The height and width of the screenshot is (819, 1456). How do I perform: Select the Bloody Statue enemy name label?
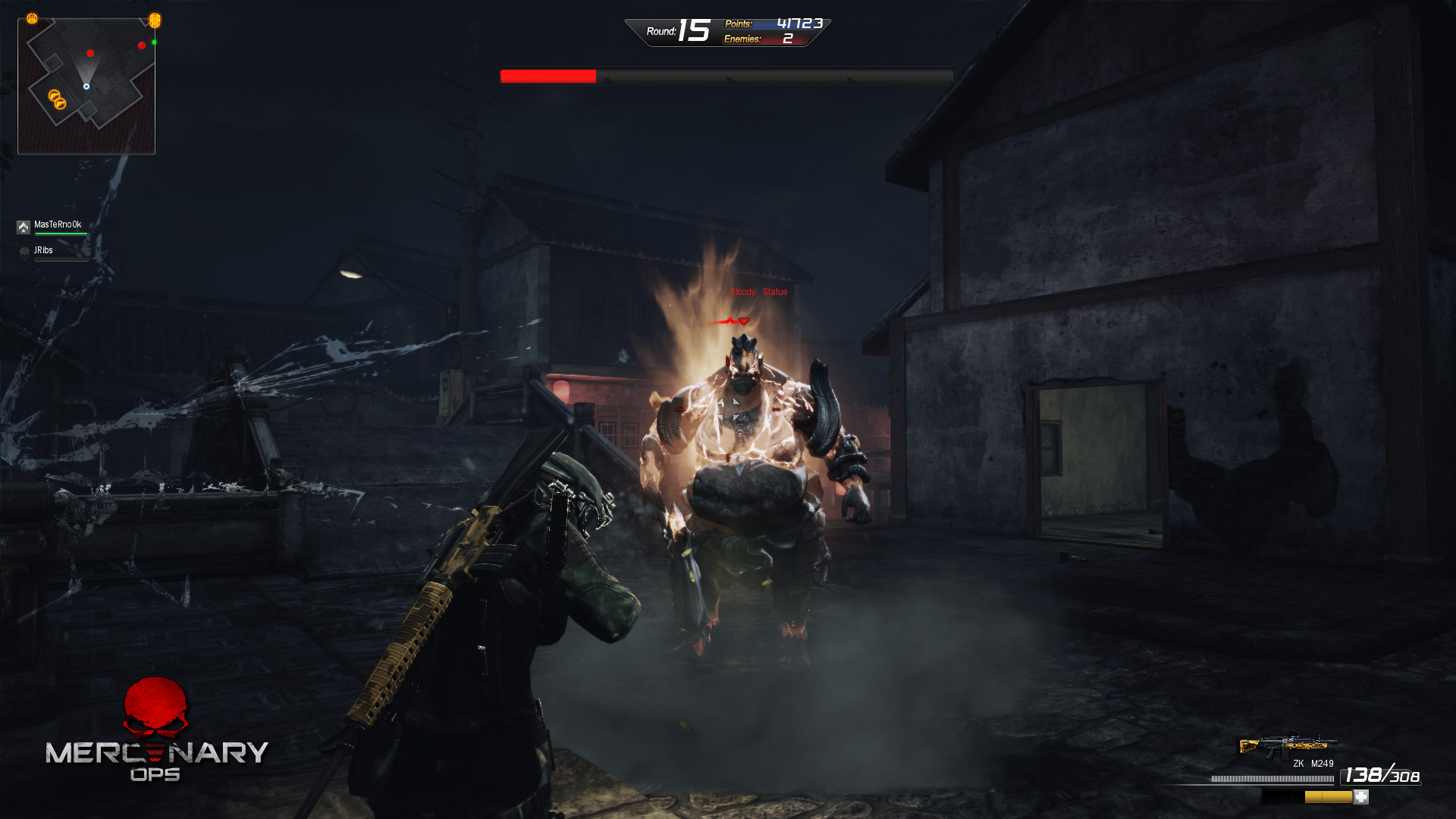[758, 291]
